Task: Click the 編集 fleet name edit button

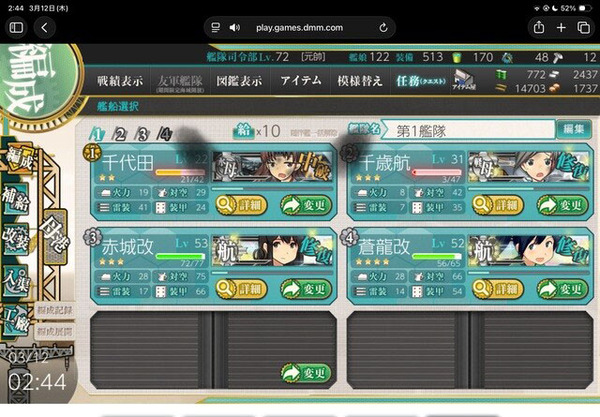Action: pos(572,129)
